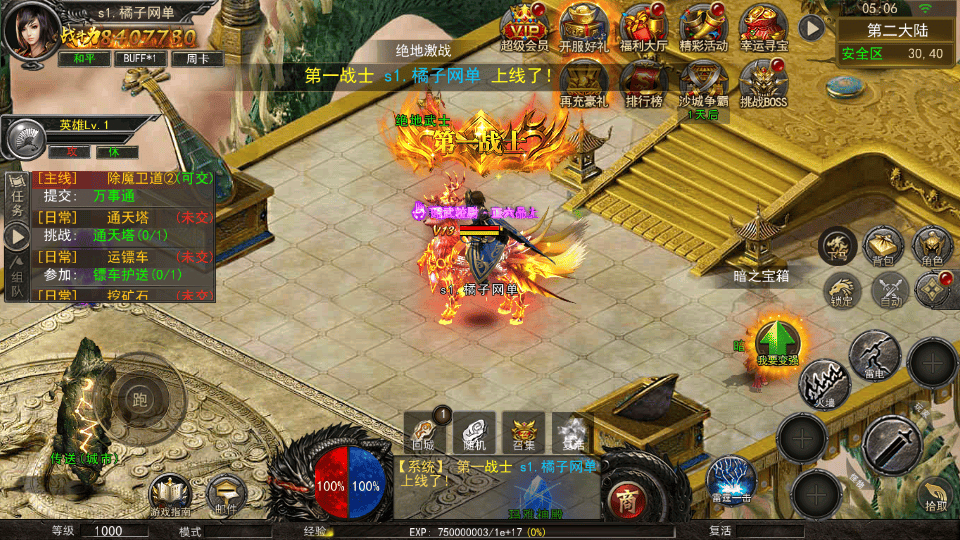The width and height of the screenshot is (960, 540).
Task: Tap the 拾取 pick-up button
Action: 936,493
